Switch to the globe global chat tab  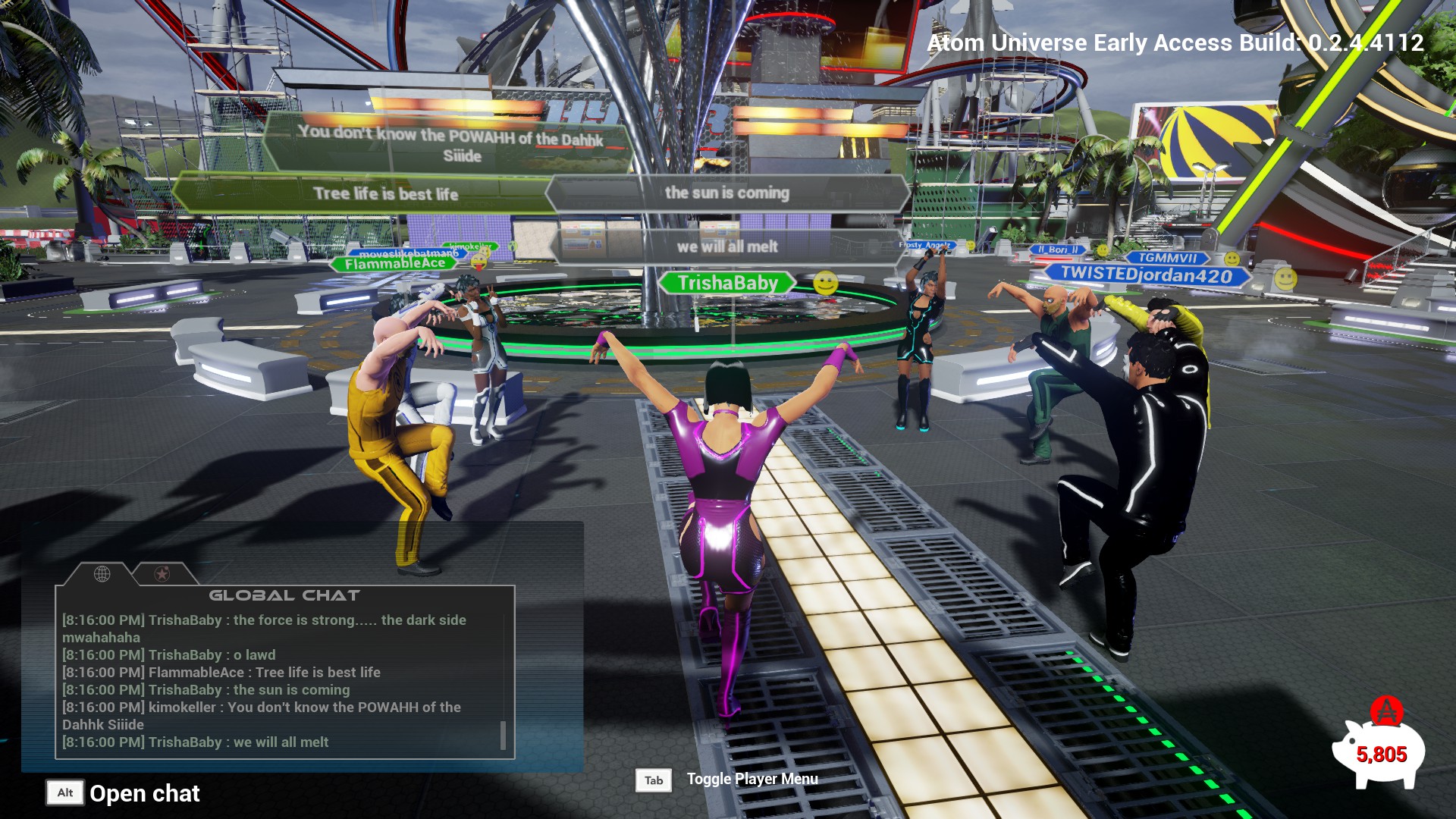tap(102, 574)
